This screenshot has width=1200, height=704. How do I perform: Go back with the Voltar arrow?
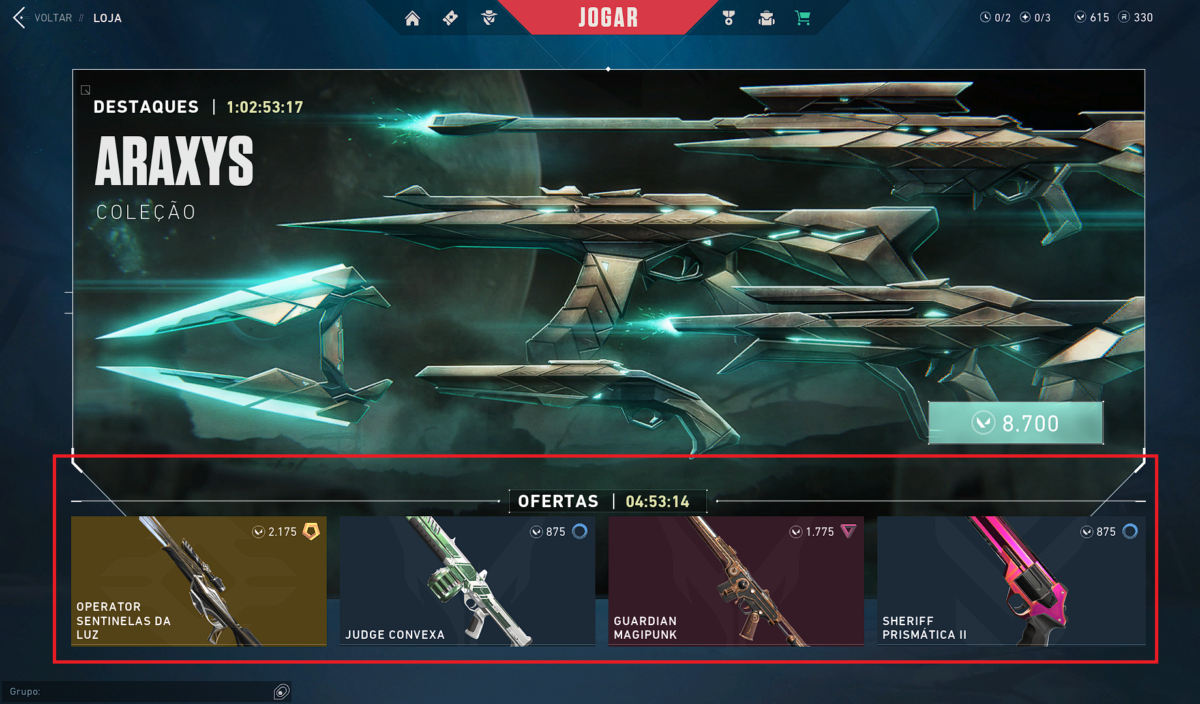(18, 18)
